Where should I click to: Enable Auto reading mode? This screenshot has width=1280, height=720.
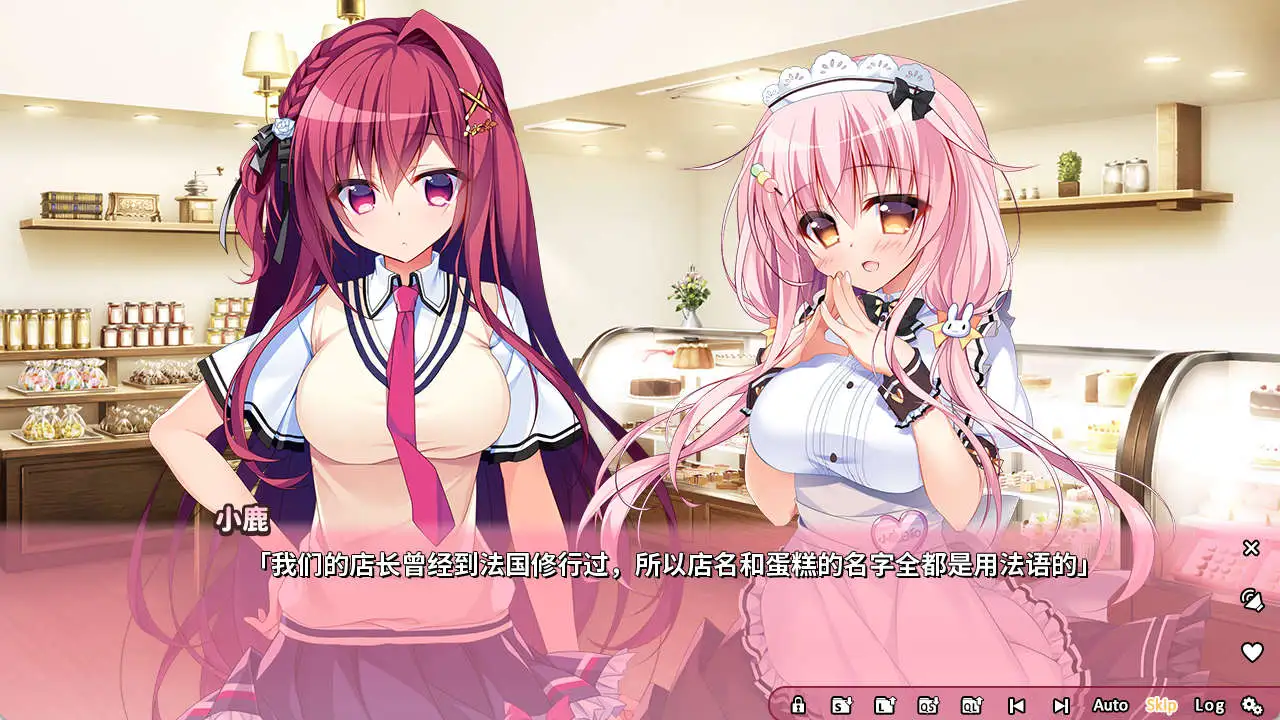pos(1110,706)
